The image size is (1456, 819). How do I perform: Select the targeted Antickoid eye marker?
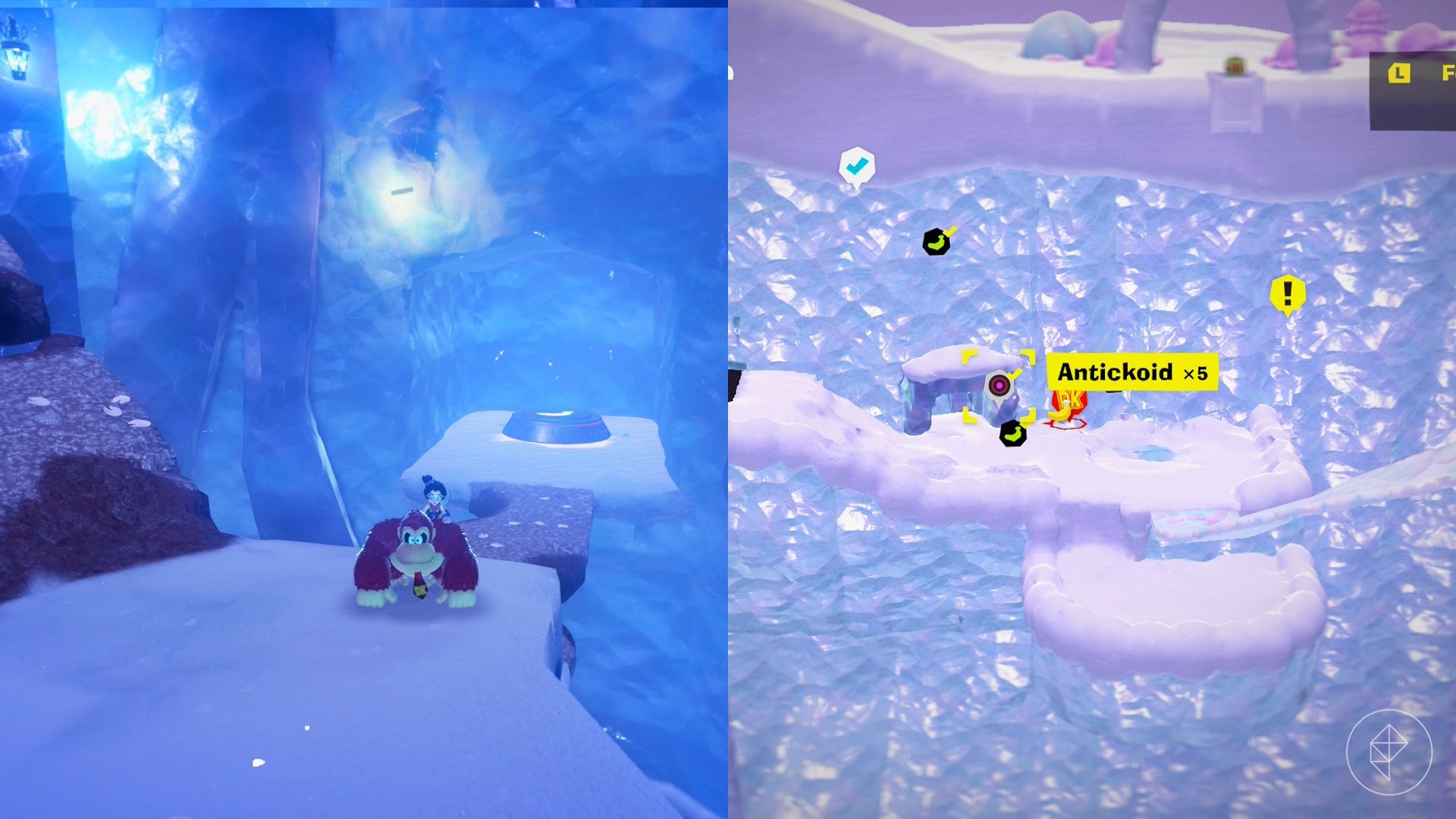(x=999, y=384)
